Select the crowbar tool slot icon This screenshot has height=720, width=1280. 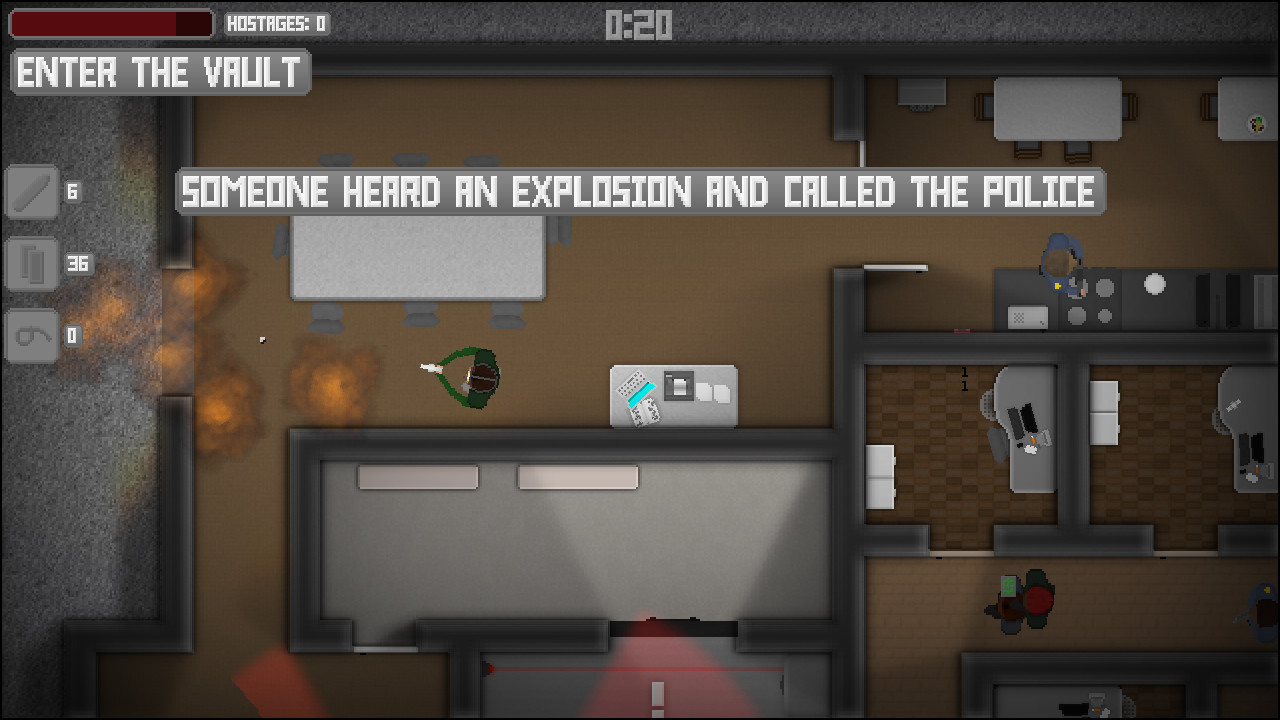(31, 192)
